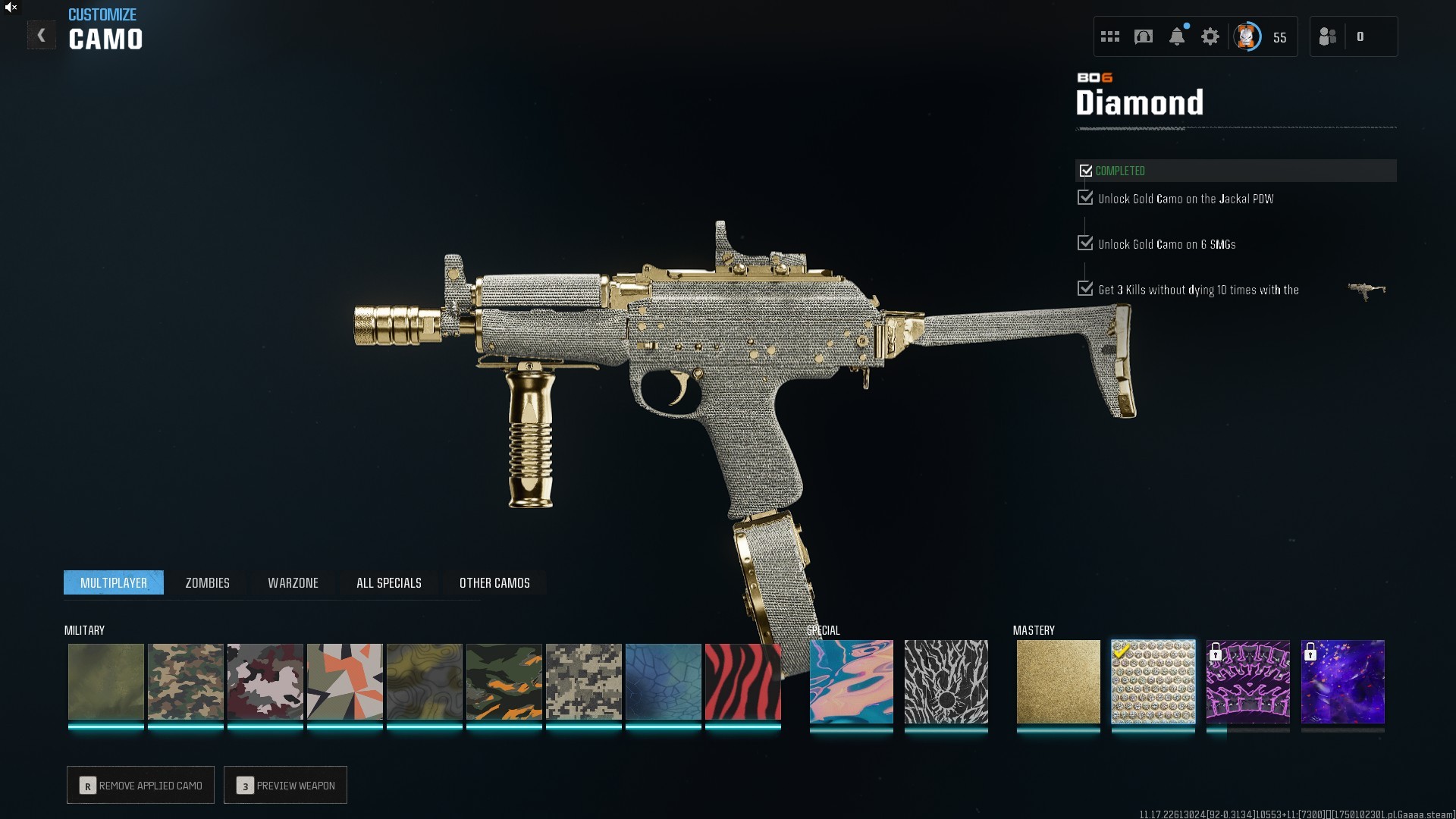
Task: Pick the locked purple Dark Spine camo
Action: [x=1247, y=682]
